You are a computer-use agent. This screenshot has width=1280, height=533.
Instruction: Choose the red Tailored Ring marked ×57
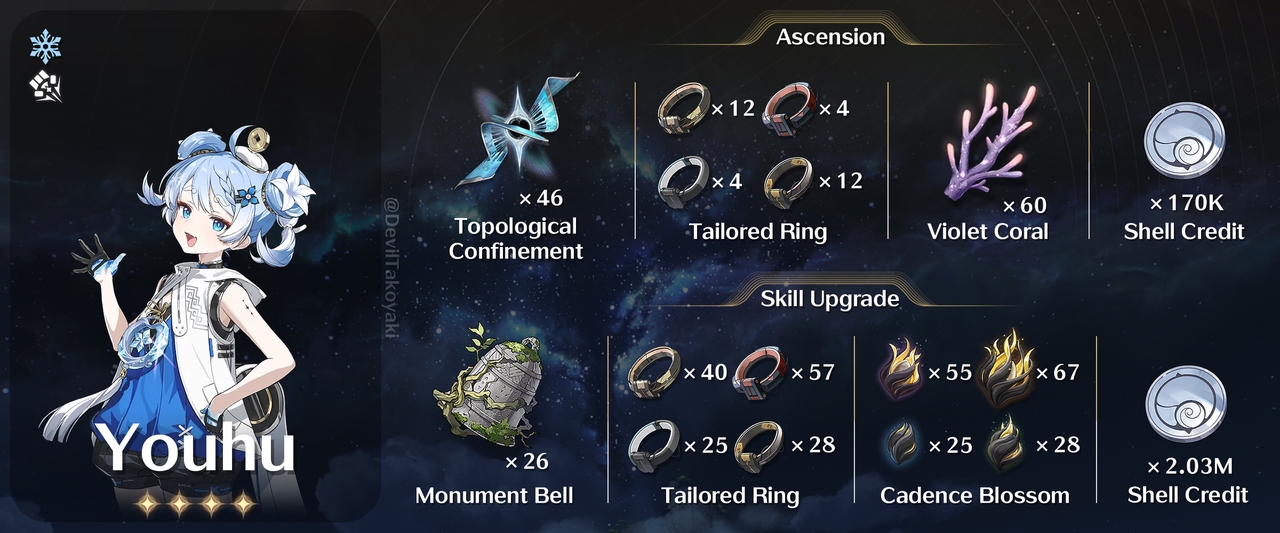761,373
